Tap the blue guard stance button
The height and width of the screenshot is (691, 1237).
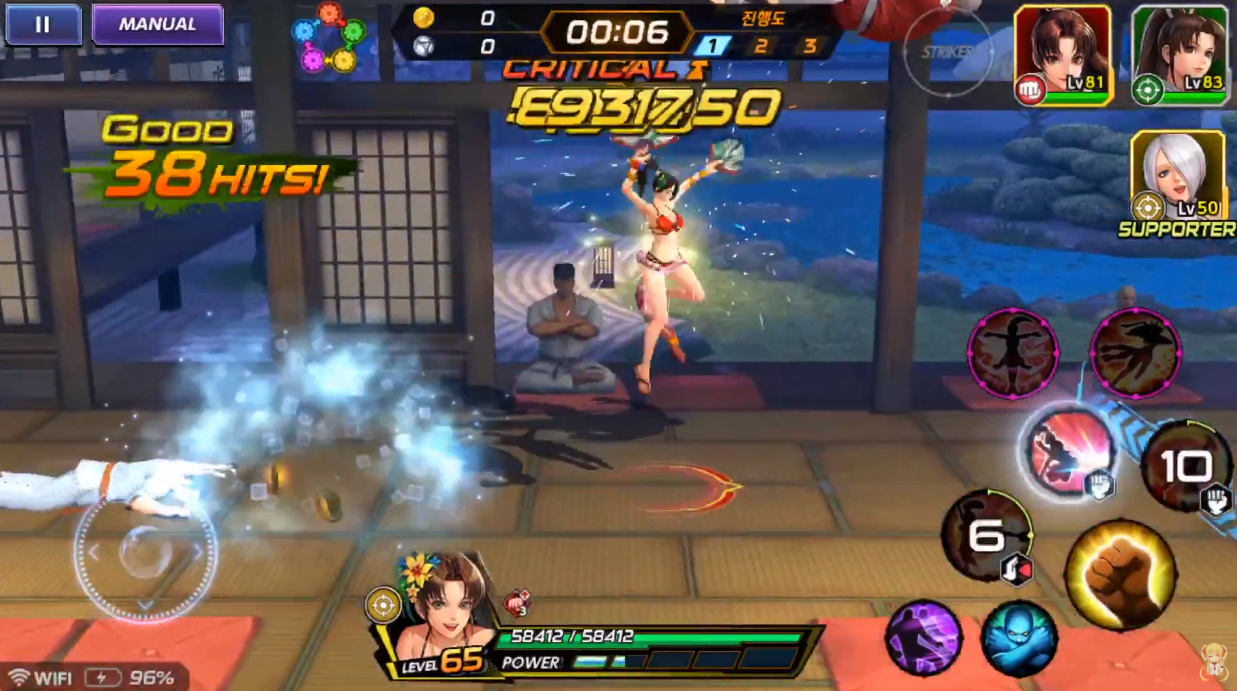pyautogui.click(x=1019, y=638)
